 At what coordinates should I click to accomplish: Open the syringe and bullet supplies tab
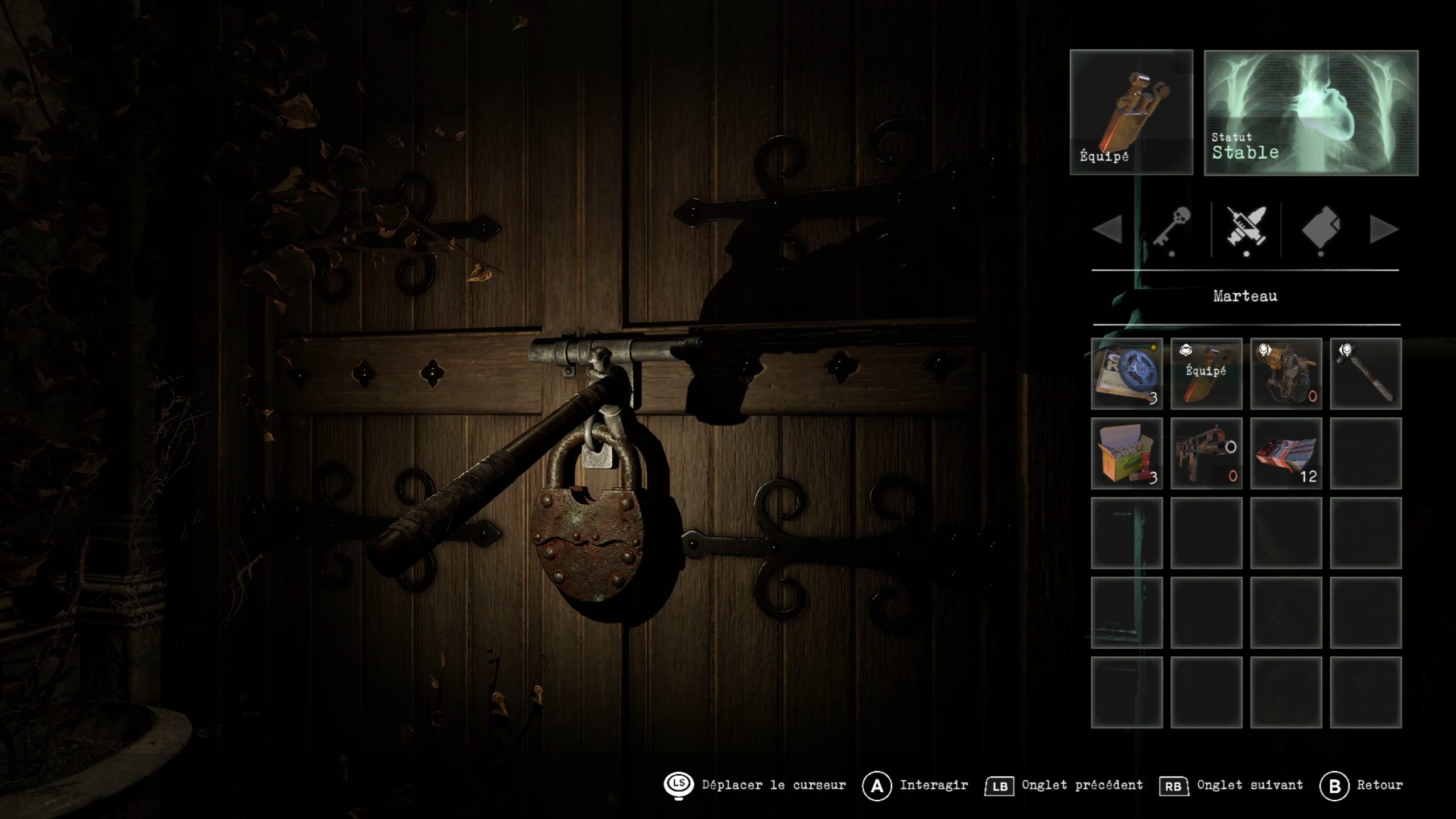pyautogui.click(x=1246, y=227)
